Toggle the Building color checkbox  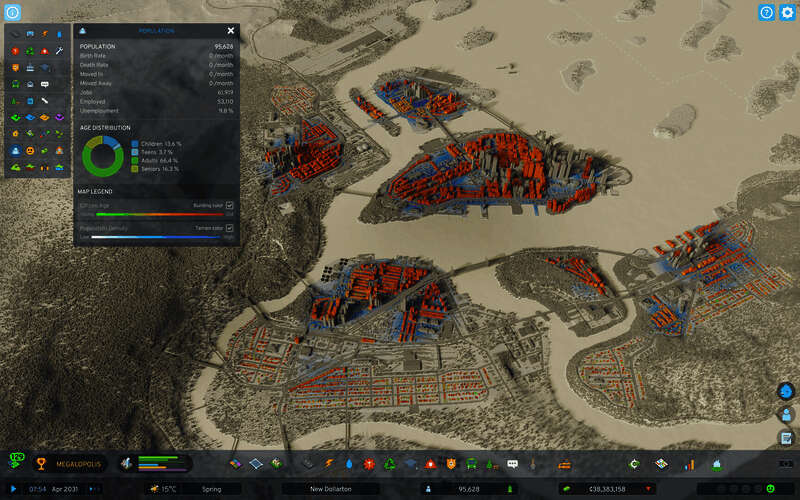[x=230, y=204]
